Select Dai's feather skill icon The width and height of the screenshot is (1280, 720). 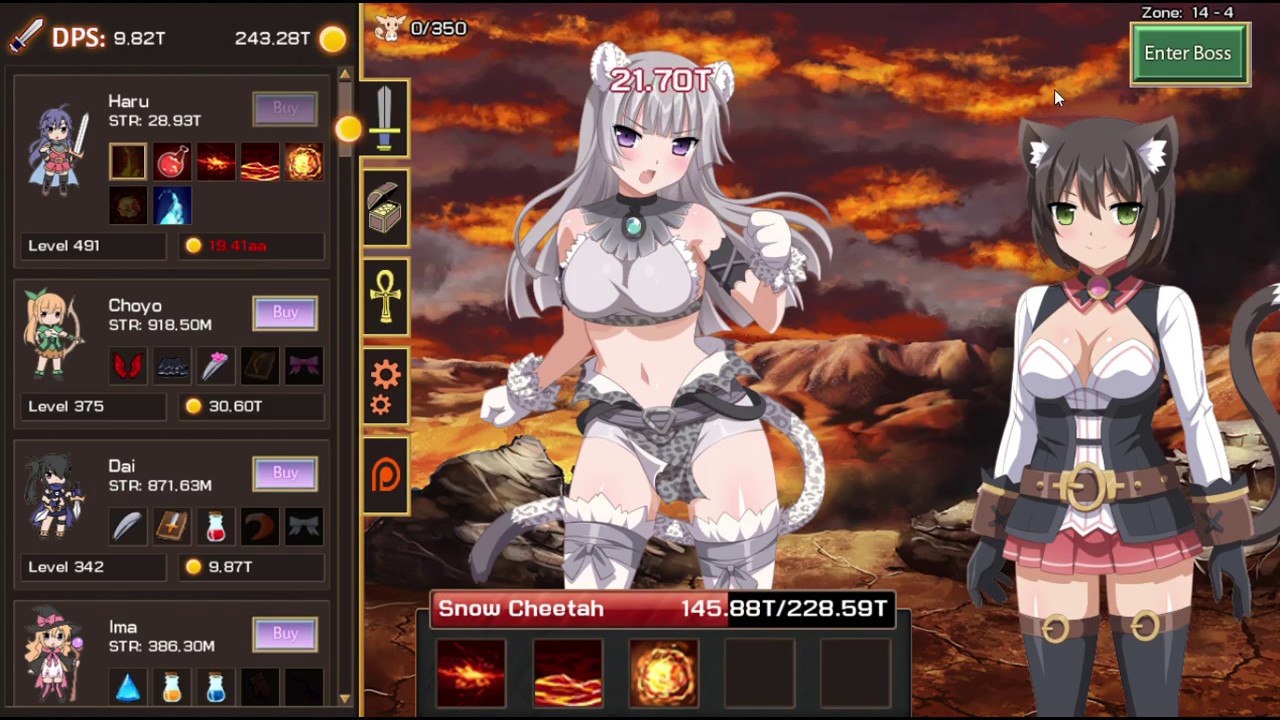pyautogui.click(x=128, y=526)
